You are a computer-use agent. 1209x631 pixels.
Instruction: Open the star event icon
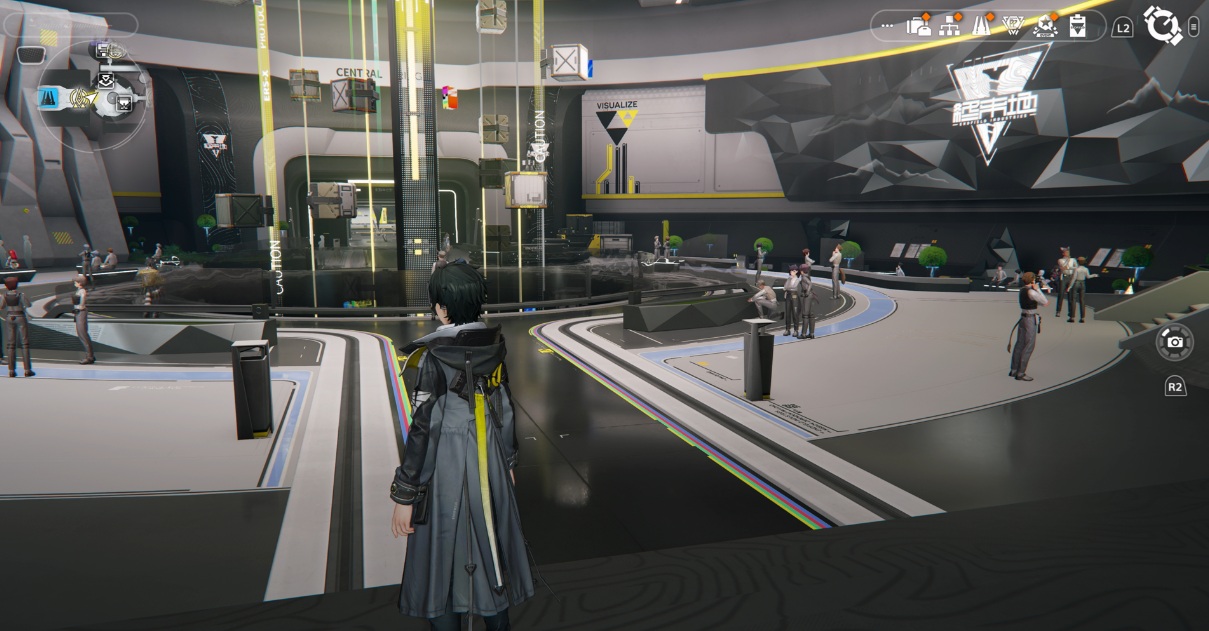click(1046, 26)
